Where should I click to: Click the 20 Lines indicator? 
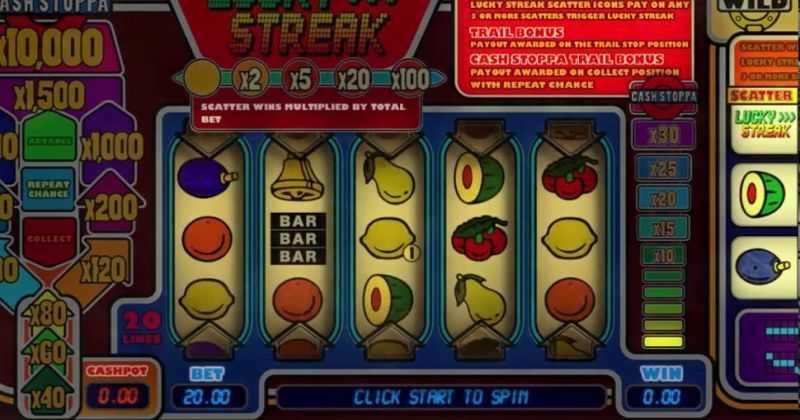coord(142,327)
